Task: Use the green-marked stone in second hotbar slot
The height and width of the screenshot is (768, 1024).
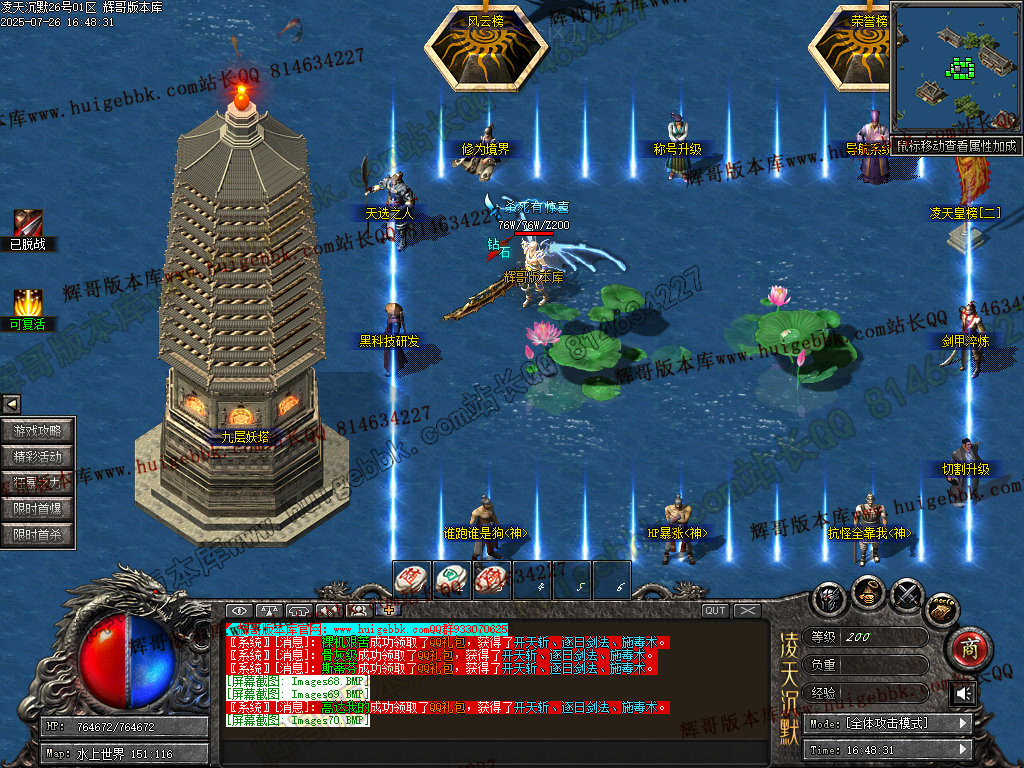Action: point(452,579)
